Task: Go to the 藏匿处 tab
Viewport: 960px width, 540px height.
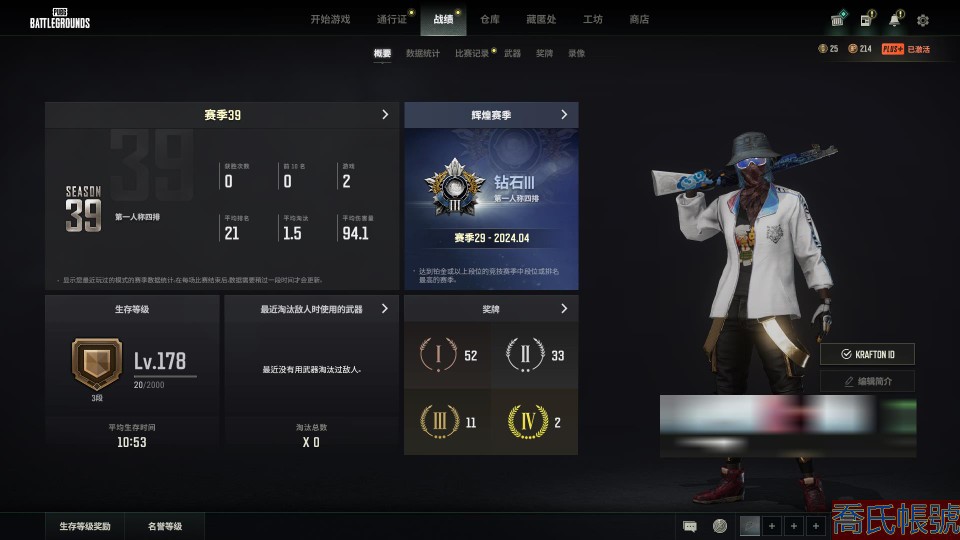Action: coord(541,19)
